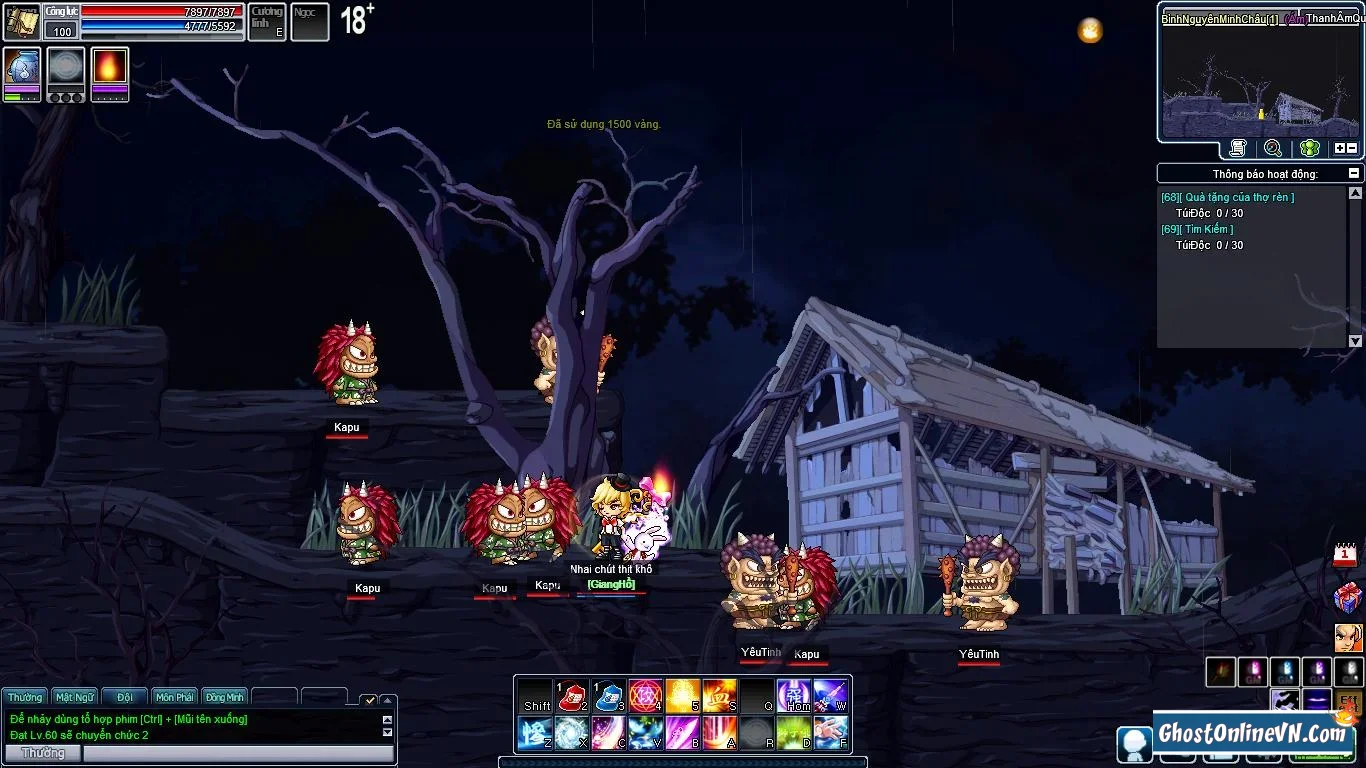Viewport: 1366px width, 768px height.
Task: Open the Đội chat tab
Action: (x=125, y=697)
